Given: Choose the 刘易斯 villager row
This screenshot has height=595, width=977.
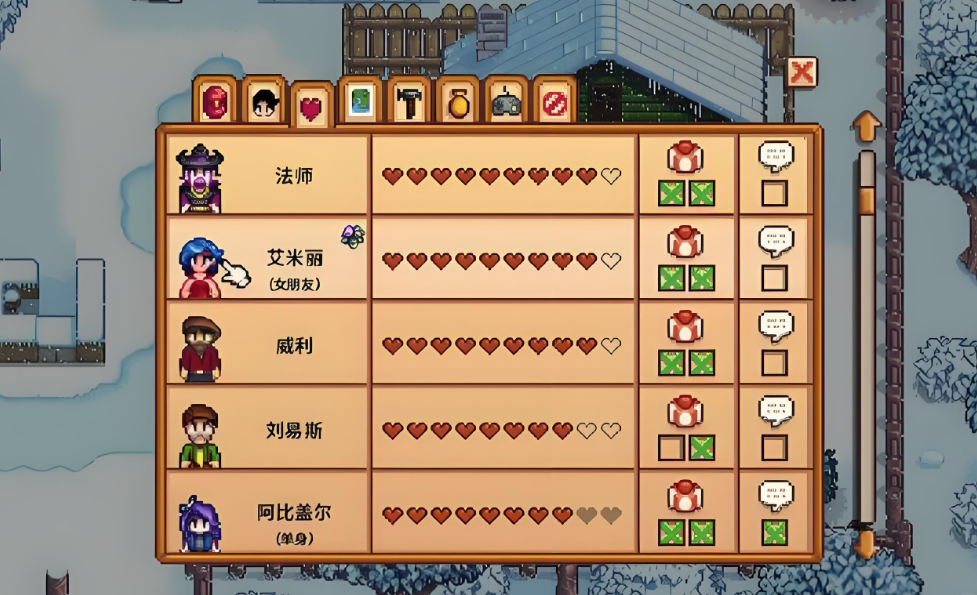Looking at the screenshot, I should 293,431.
